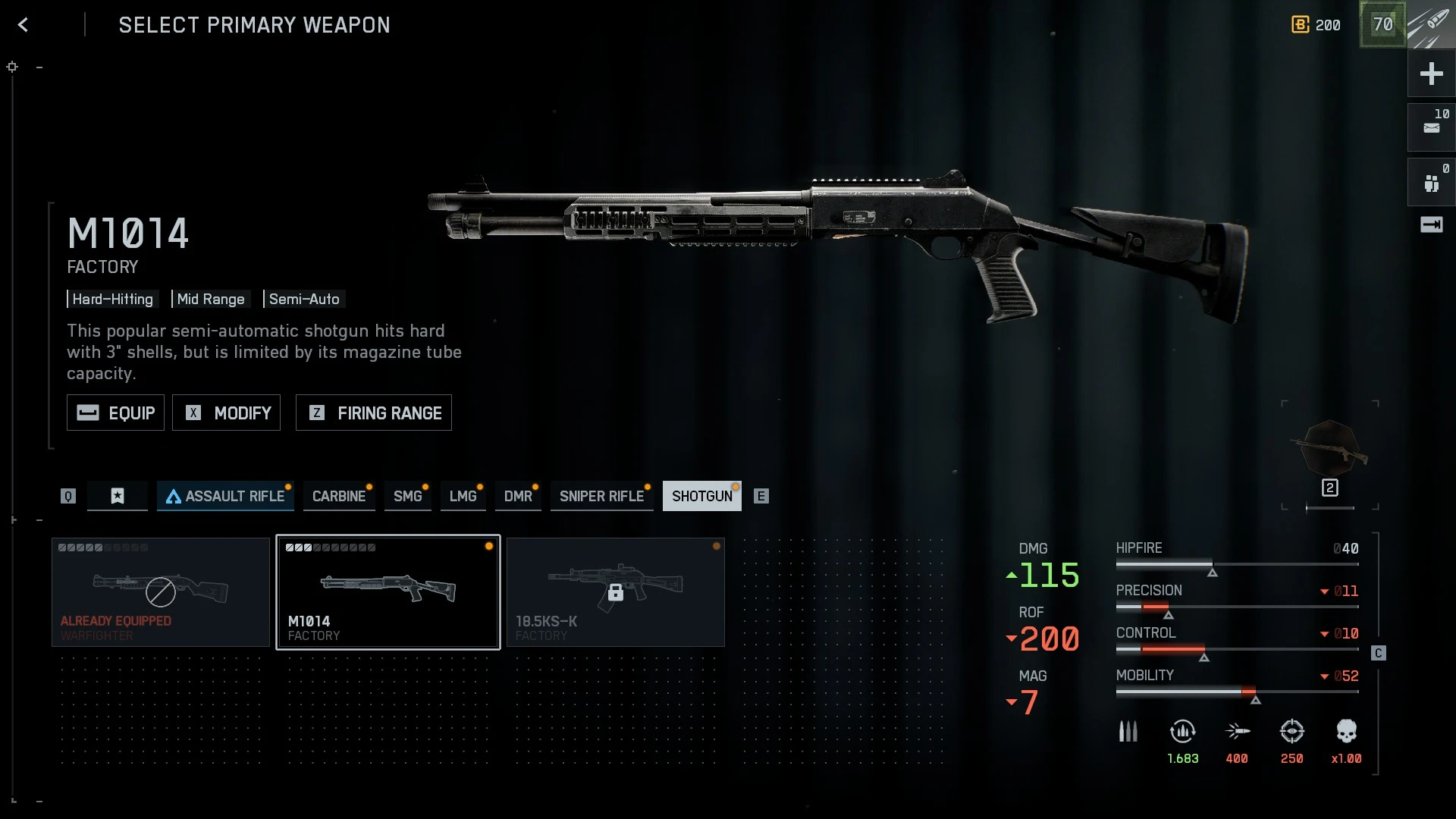
Task: View the Sniper Rifle category
Action: [x=601, y=496]
